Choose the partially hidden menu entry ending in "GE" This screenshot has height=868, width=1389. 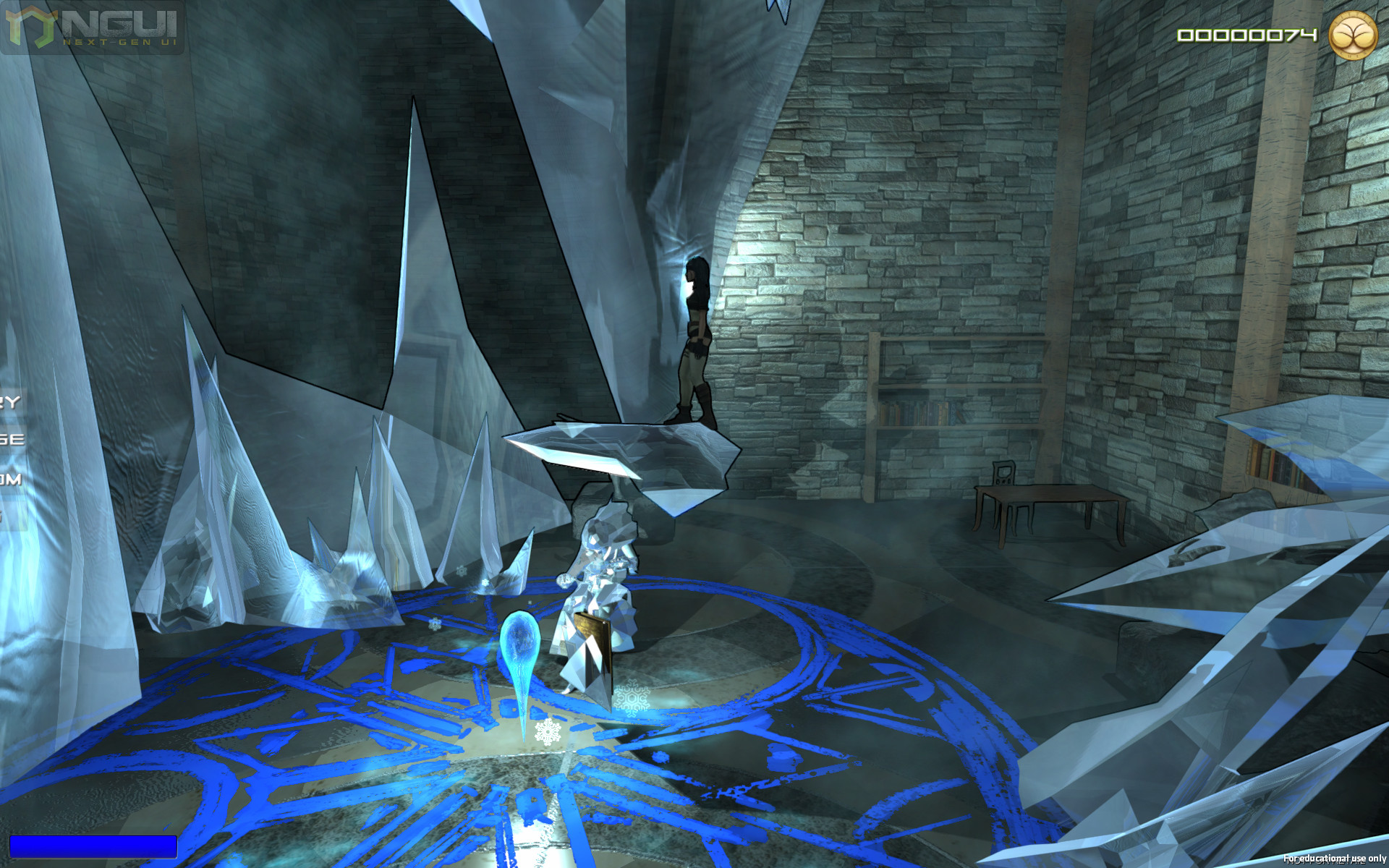(x=12, y=440)
